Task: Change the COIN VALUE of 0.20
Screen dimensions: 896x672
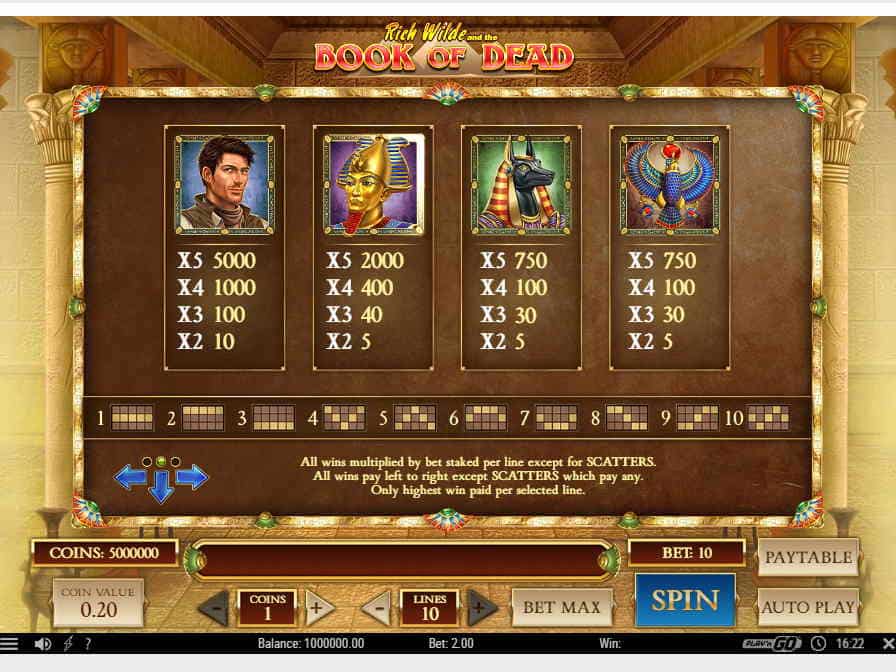Action: [x=99, y=602]
